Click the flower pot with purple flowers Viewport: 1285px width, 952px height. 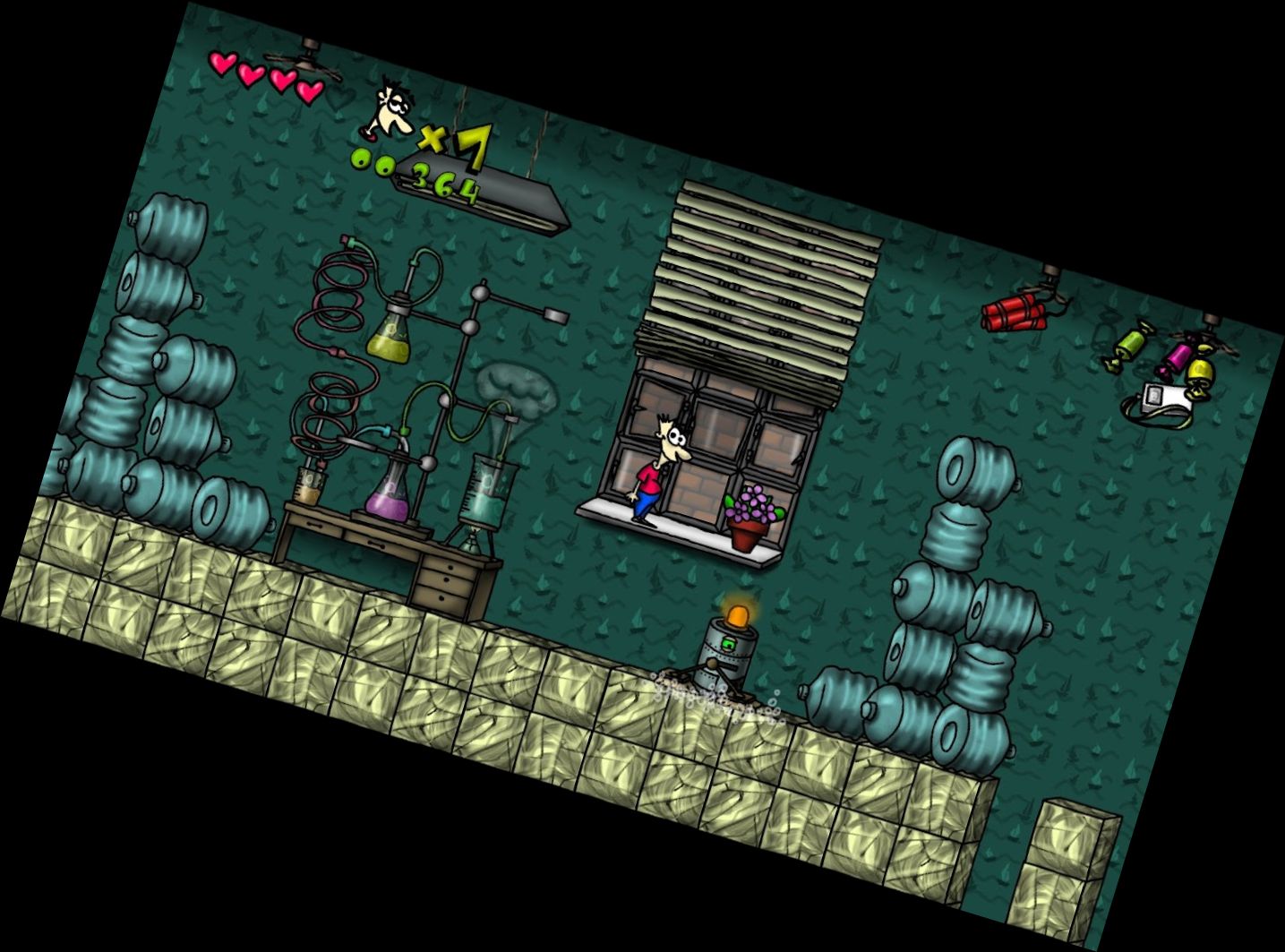point(746,519)
